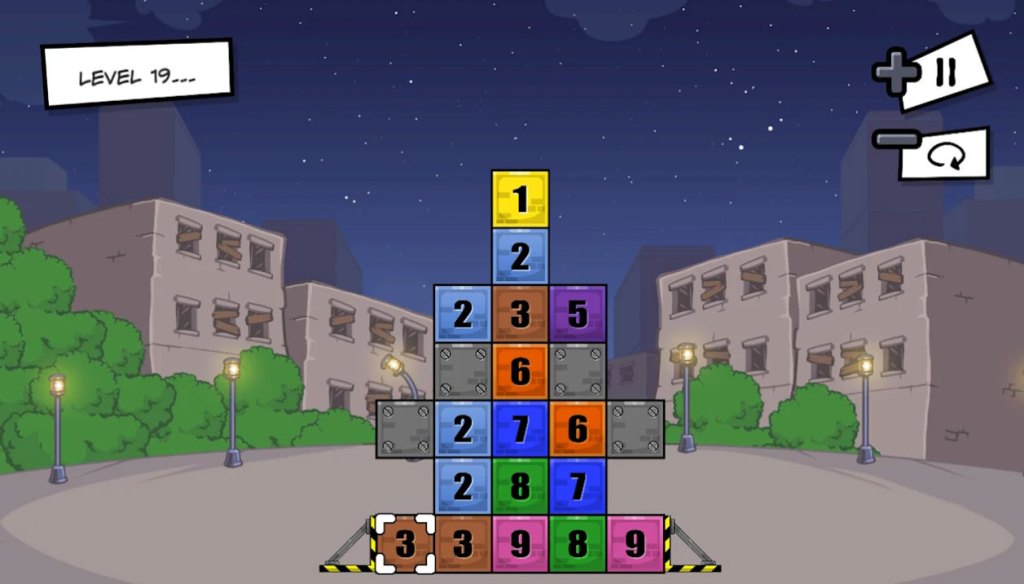Select the orange 6 between two gray metal blocks
The height and width of the screenshot is (584, 1024).
tap(520, 371)
